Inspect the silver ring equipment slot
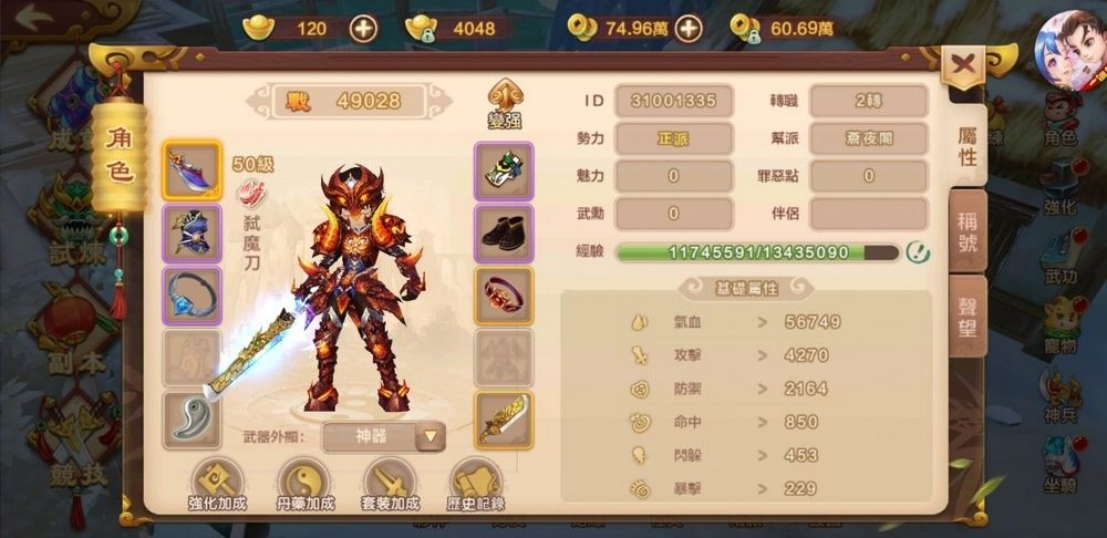1107x538 pixels. (190, 296)
